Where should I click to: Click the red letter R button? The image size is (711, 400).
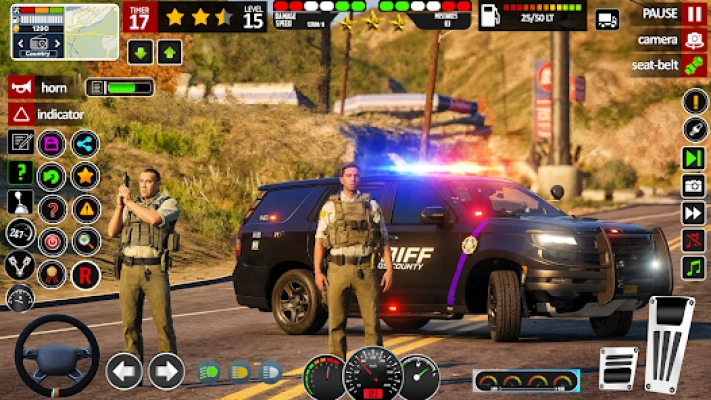pyautogui.click(x=85, y=273)
